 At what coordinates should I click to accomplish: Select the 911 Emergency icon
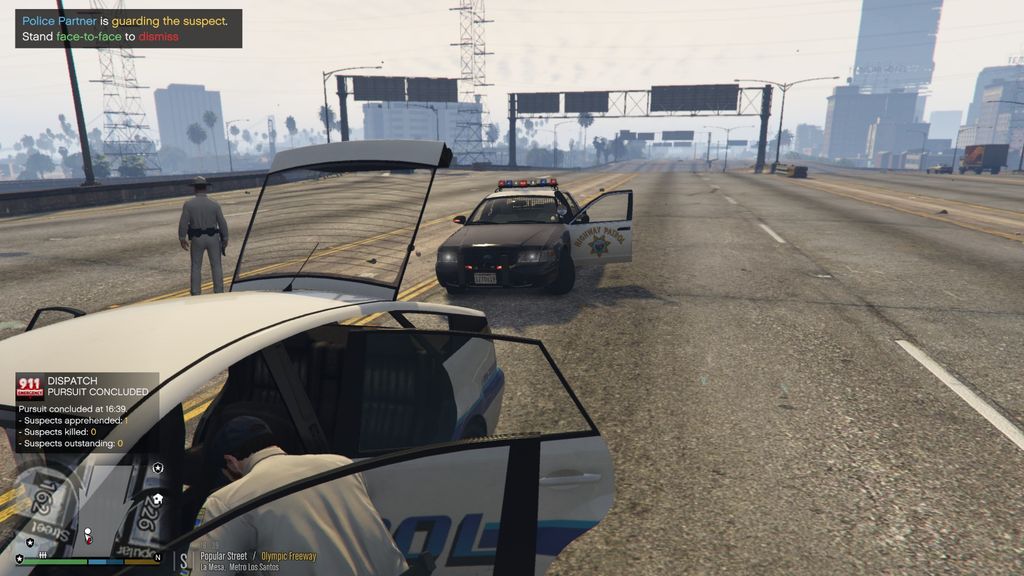30,387
